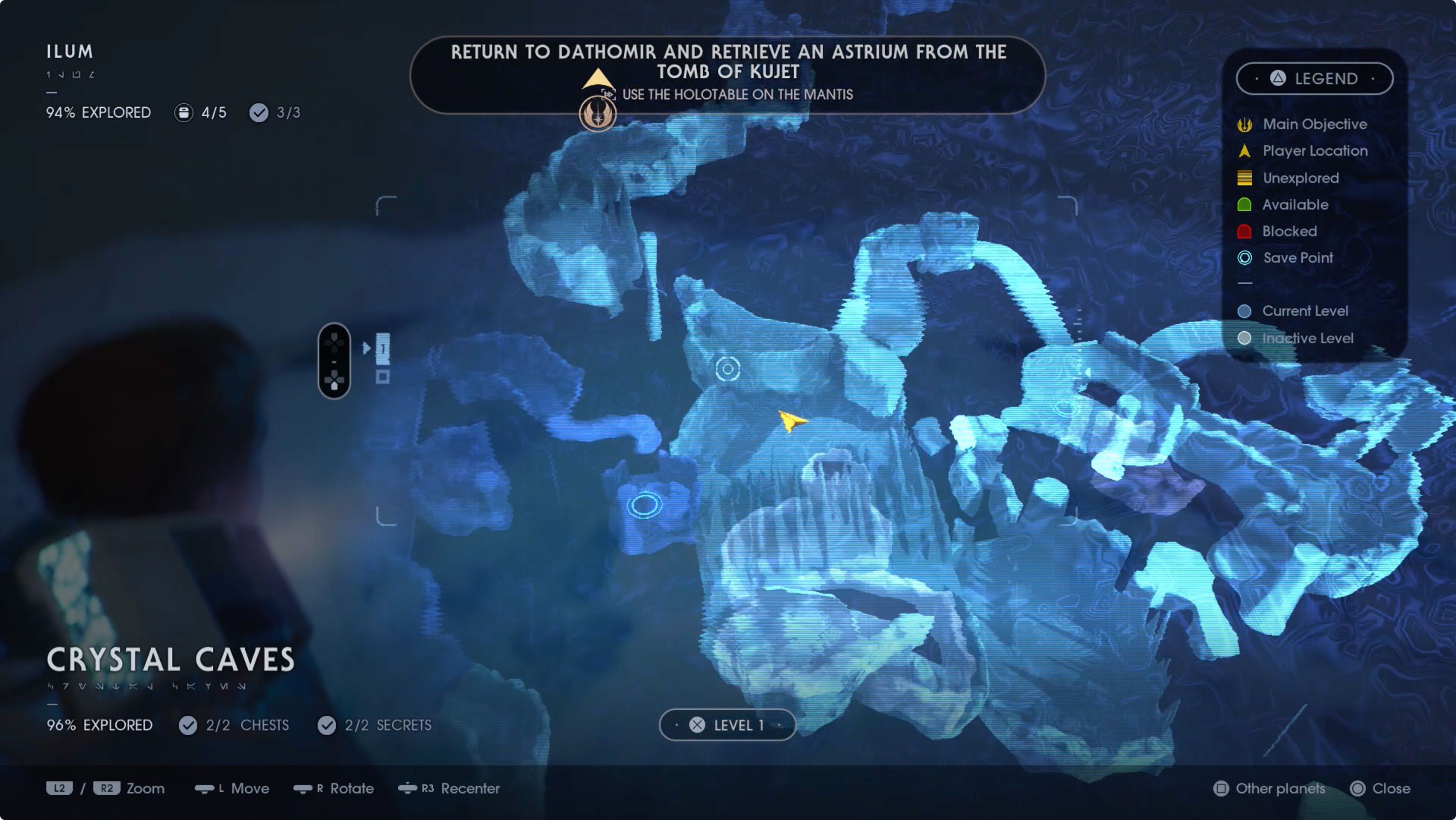Toggle the Current Level indicator
Image resolution: width=1456 pixels, height=820 pixels.
[x=1245, y=311]
